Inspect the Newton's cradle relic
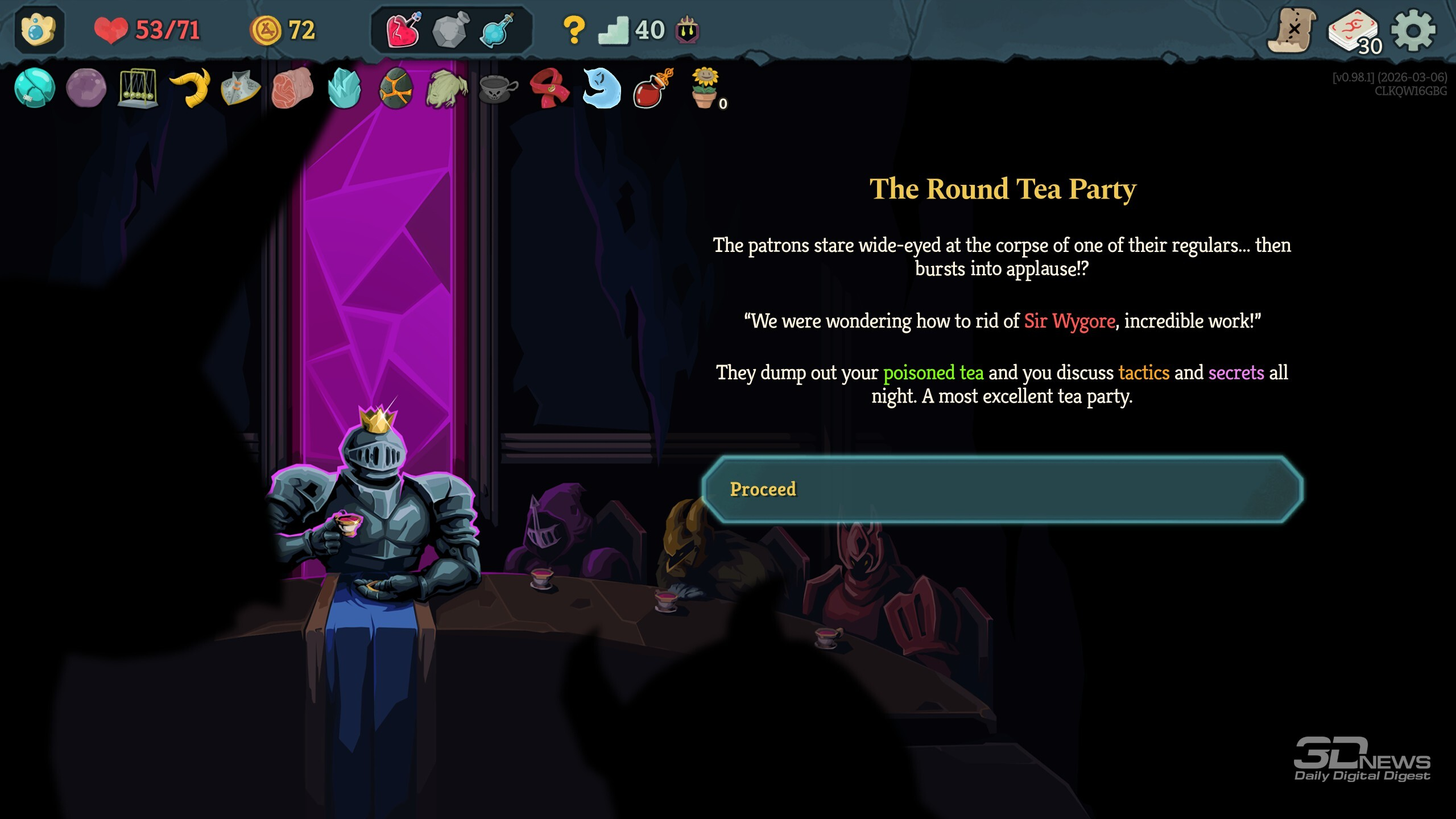Image resolution: width=1456 pixels, height=819 pixels. [x=138, y=89]
